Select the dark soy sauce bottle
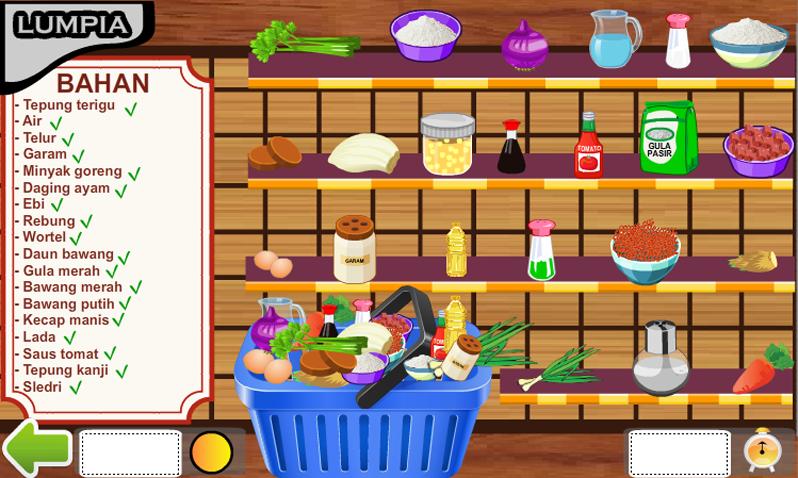This screenshot has height=478, width=798. 511,148
